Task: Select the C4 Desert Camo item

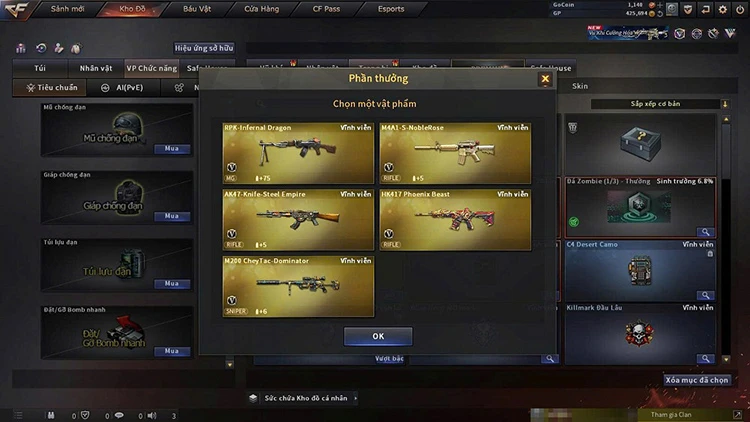Action: (640, 268)
